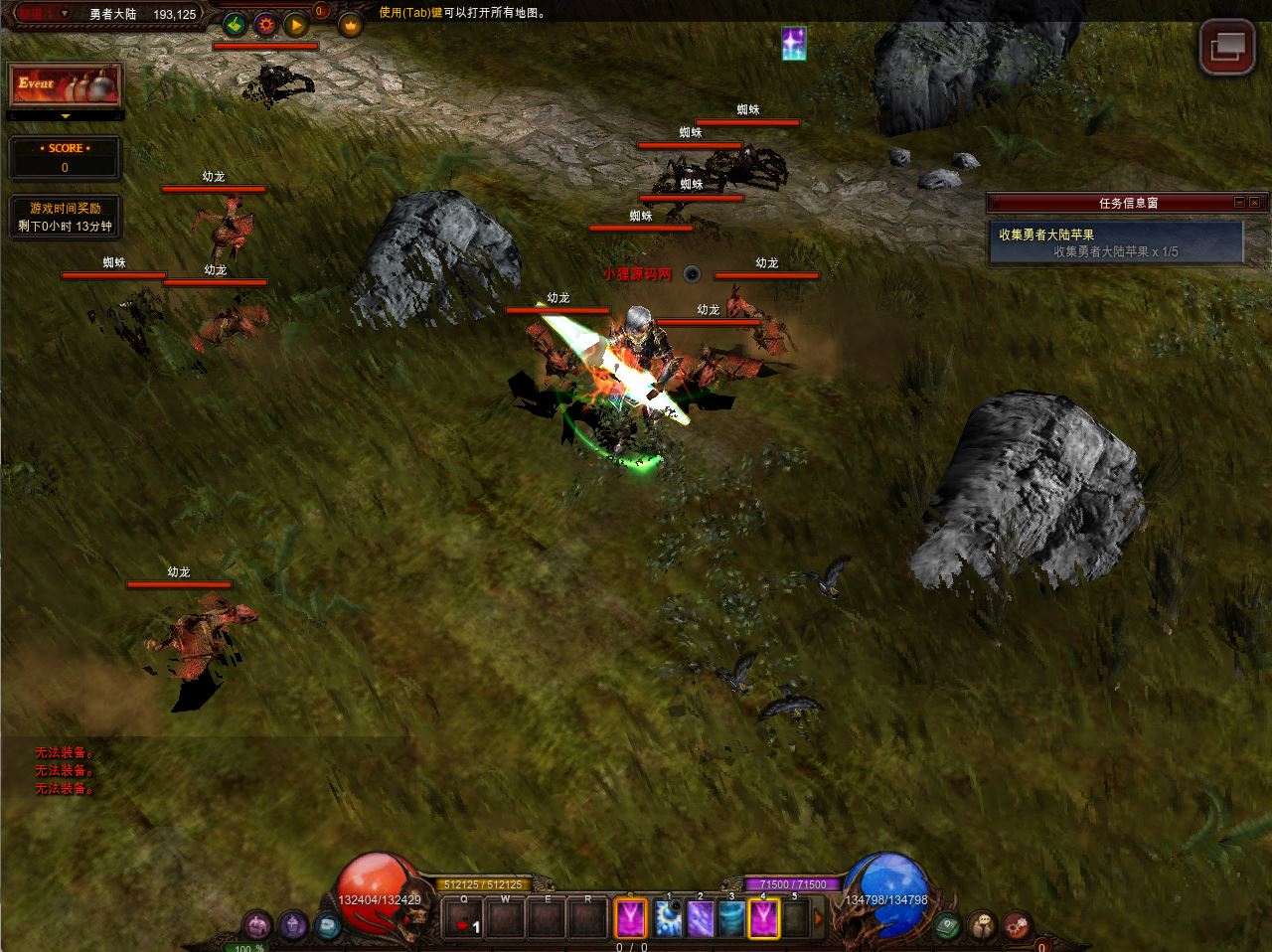Minimize the 任务信息窗 quest panel

click(x=1239, y=203)
